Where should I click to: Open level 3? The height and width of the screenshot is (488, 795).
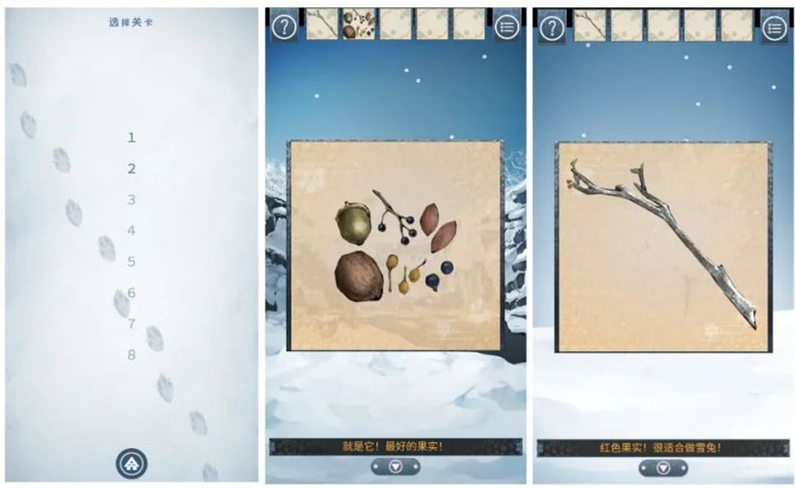point(131,200)
